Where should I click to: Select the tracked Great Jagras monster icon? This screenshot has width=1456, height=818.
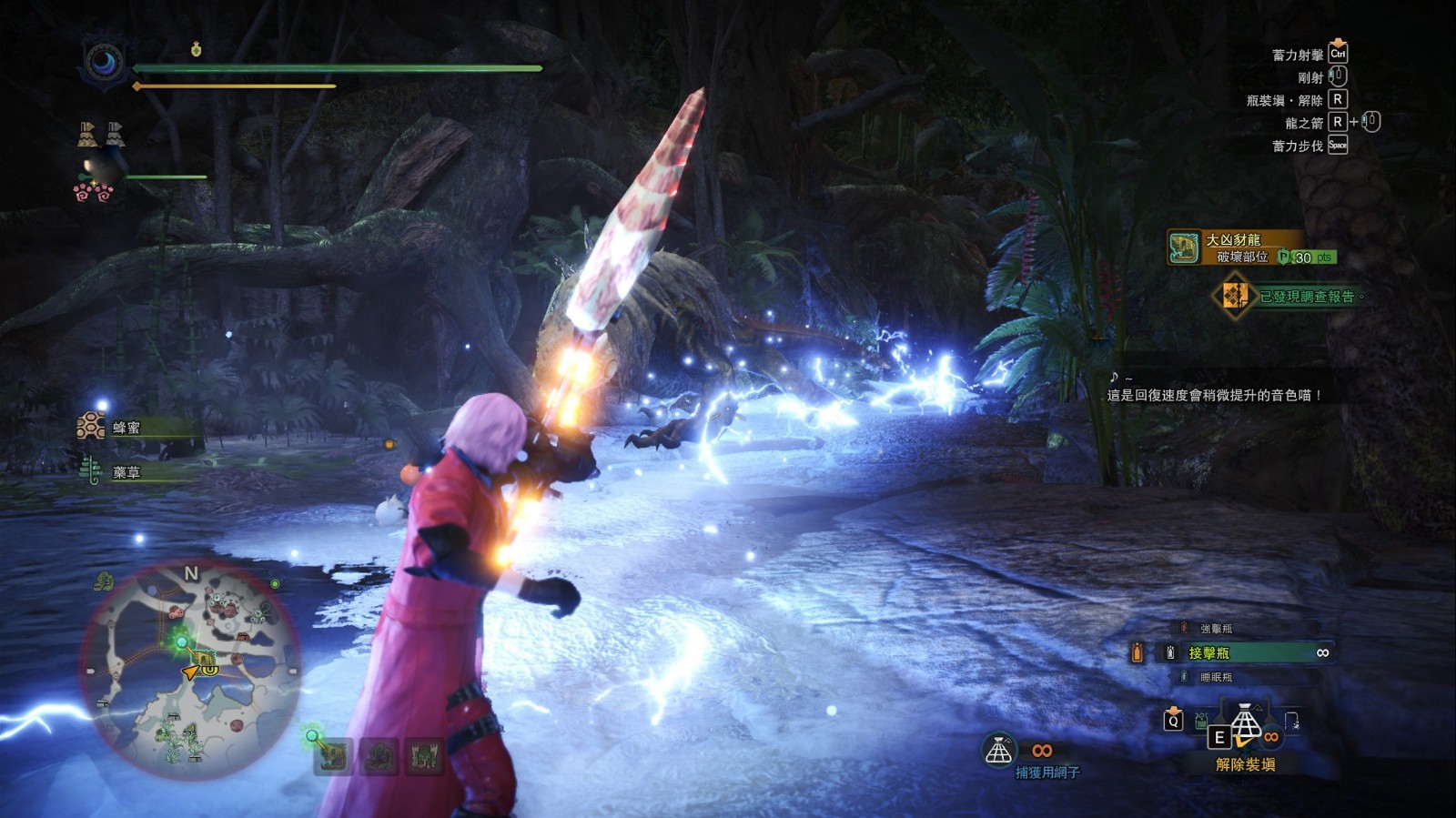[x=333, y=756]
